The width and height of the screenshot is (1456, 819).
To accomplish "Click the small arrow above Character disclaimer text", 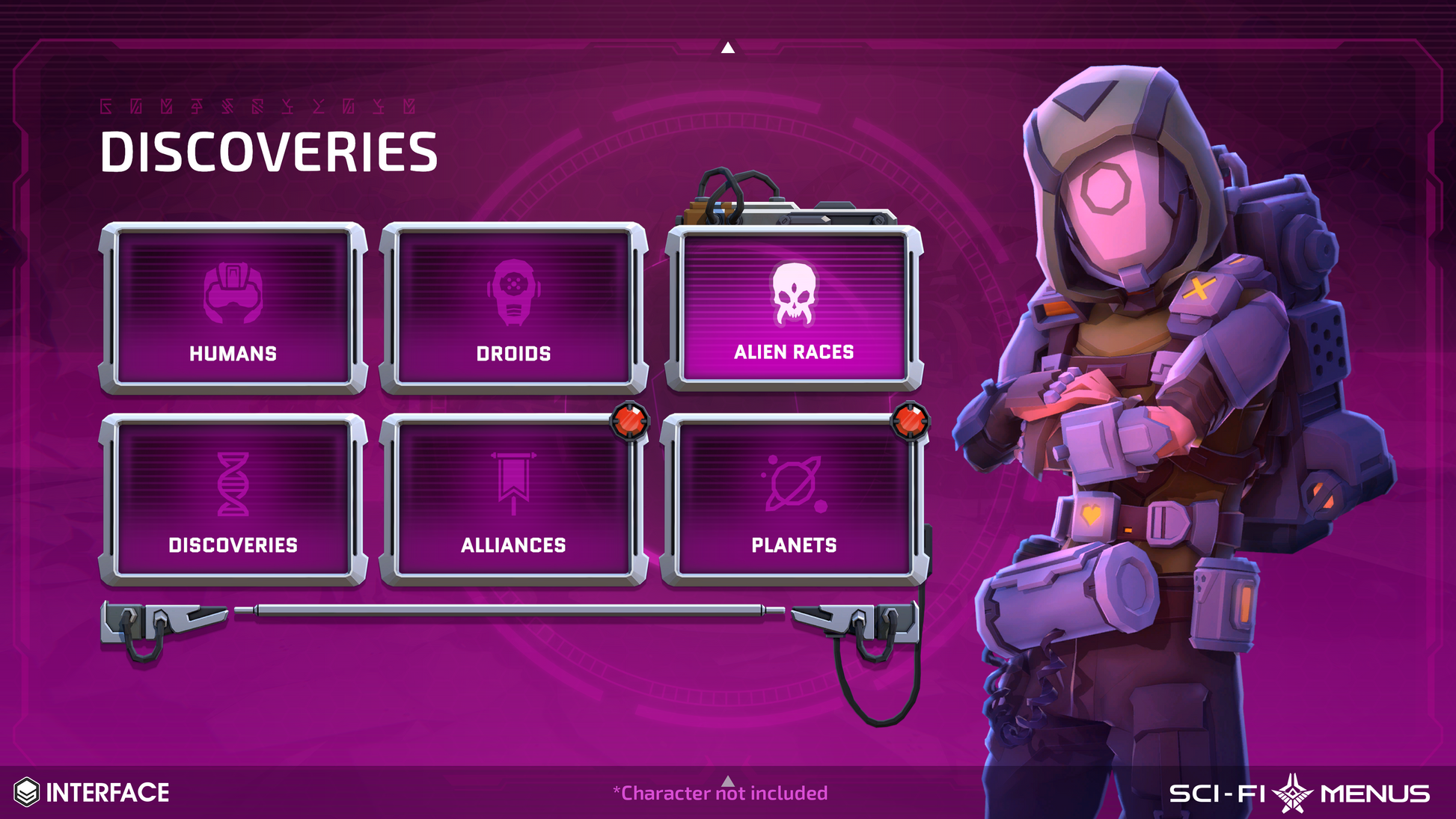I will pos(727,779).
